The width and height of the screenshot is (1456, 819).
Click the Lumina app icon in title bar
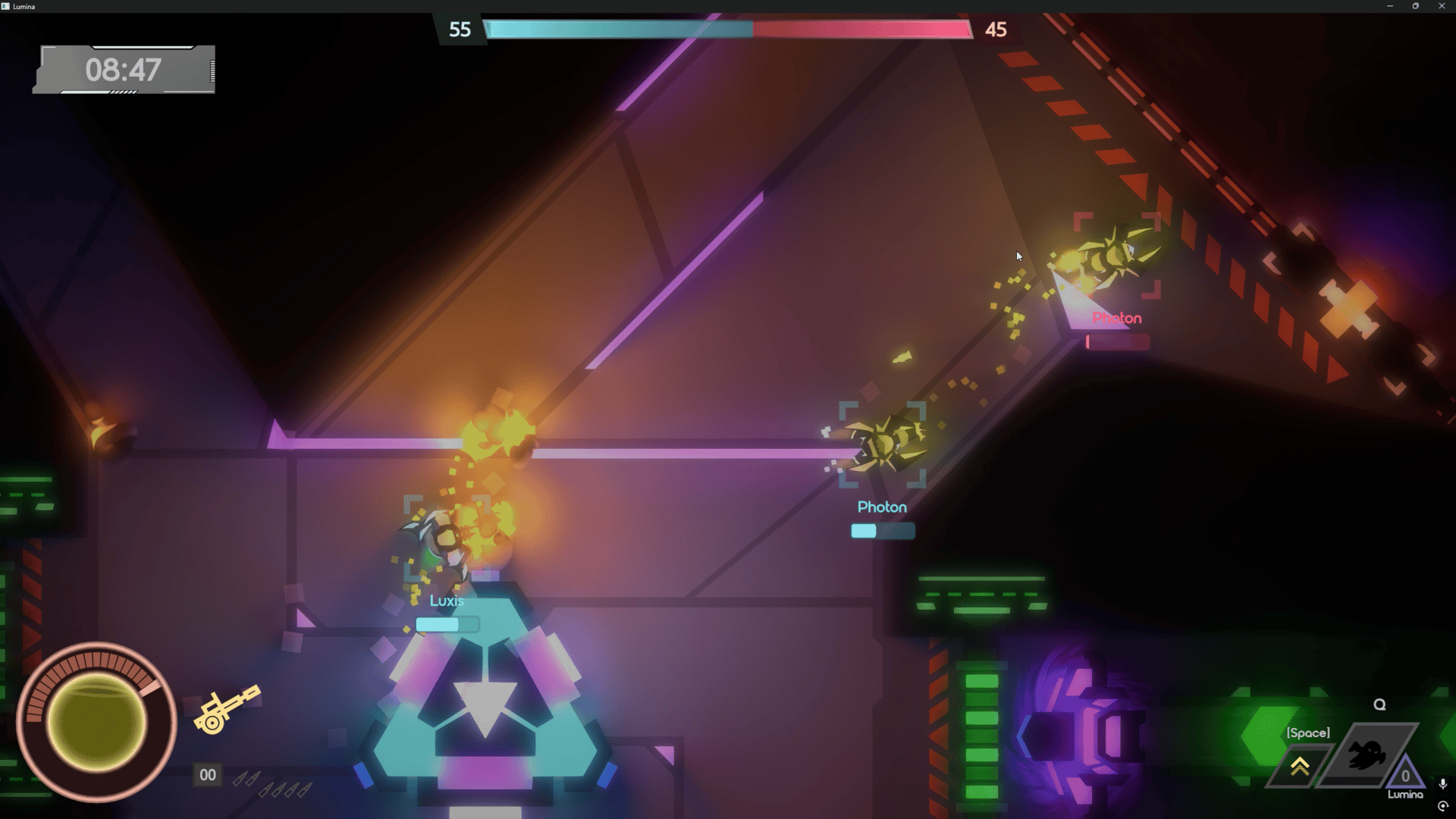point(7,6)
